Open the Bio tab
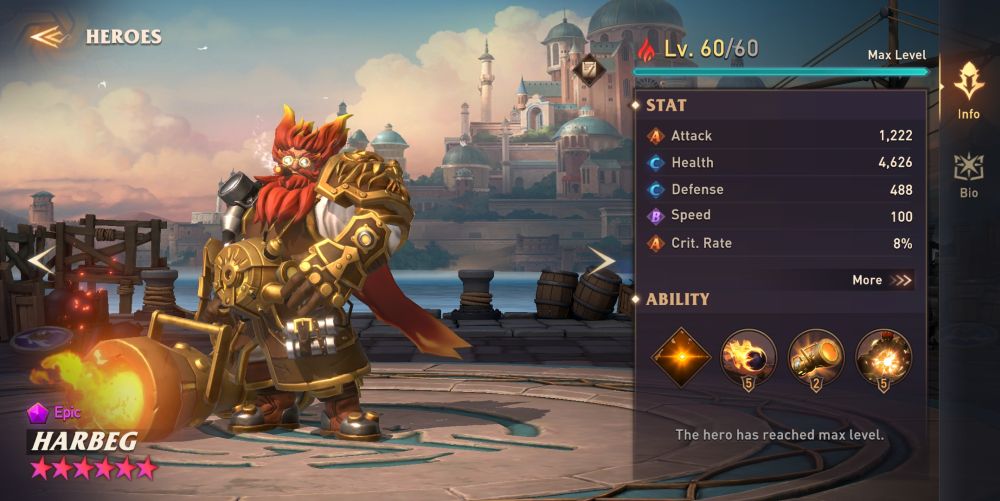 click(x=968, y=175)
